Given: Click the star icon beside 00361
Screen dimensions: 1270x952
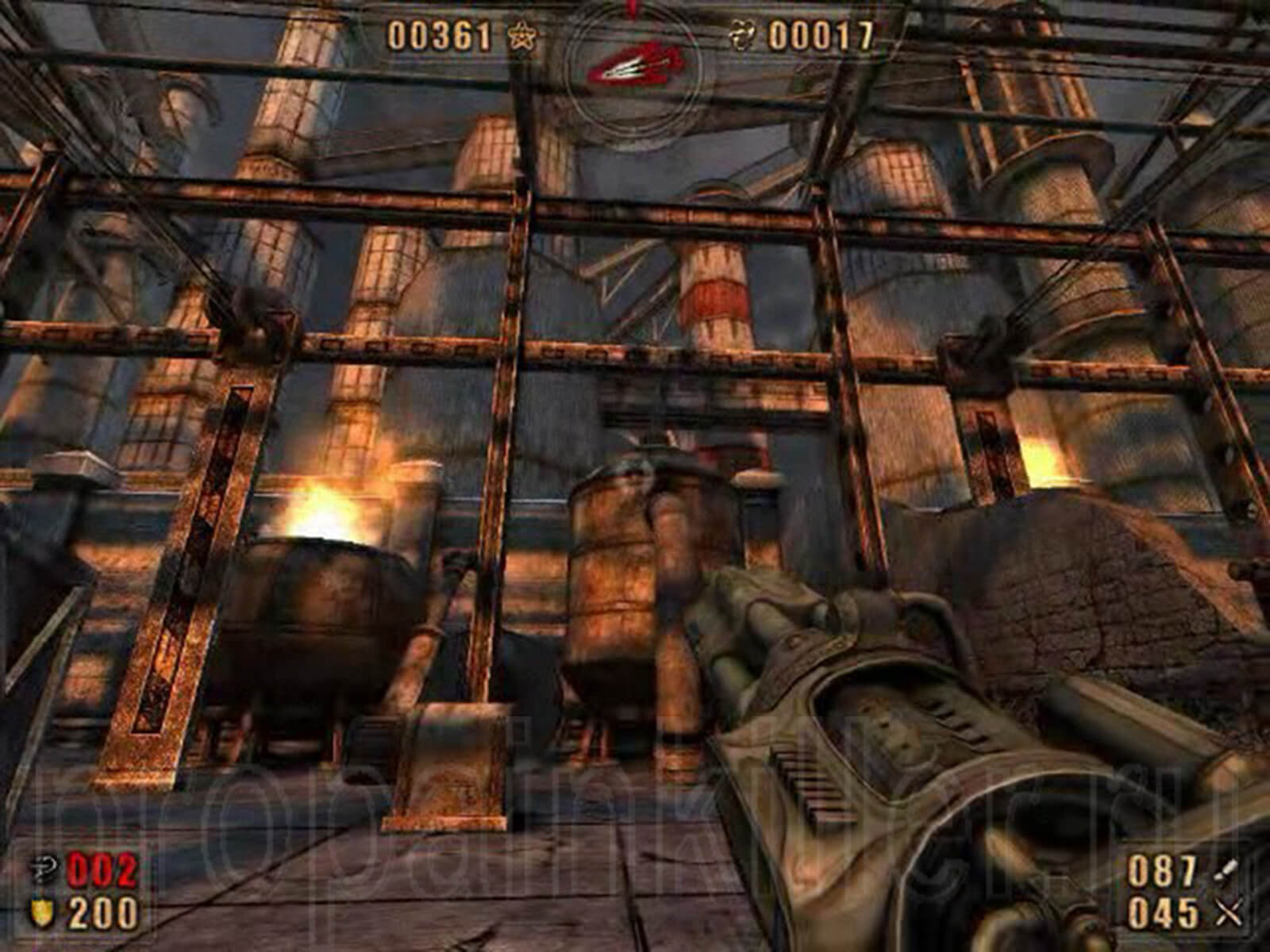Looking at the screenshot, I should (x=521, y=35).
